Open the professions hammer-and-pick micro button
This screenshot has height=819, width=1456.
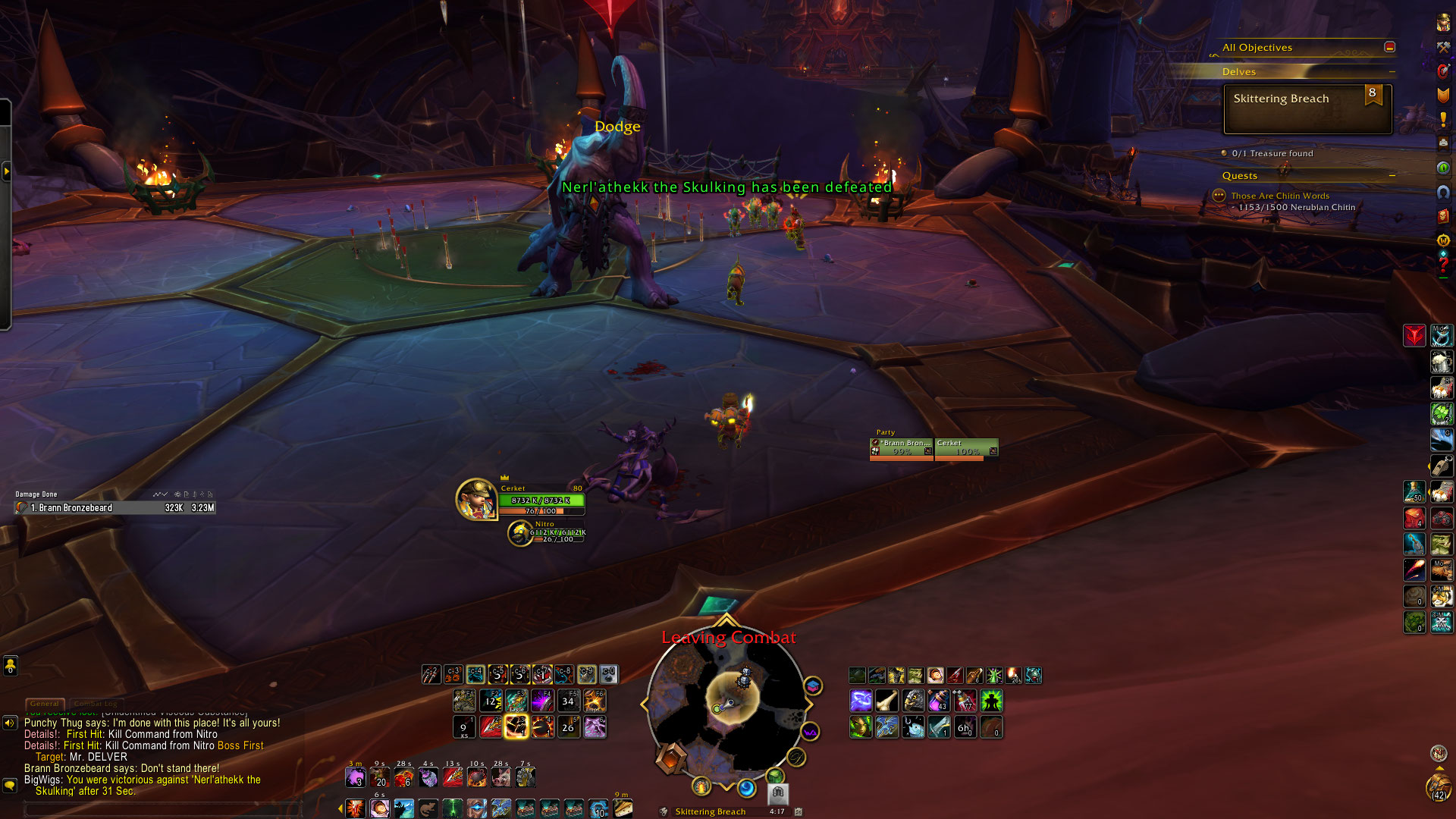tap(1443, 47)
